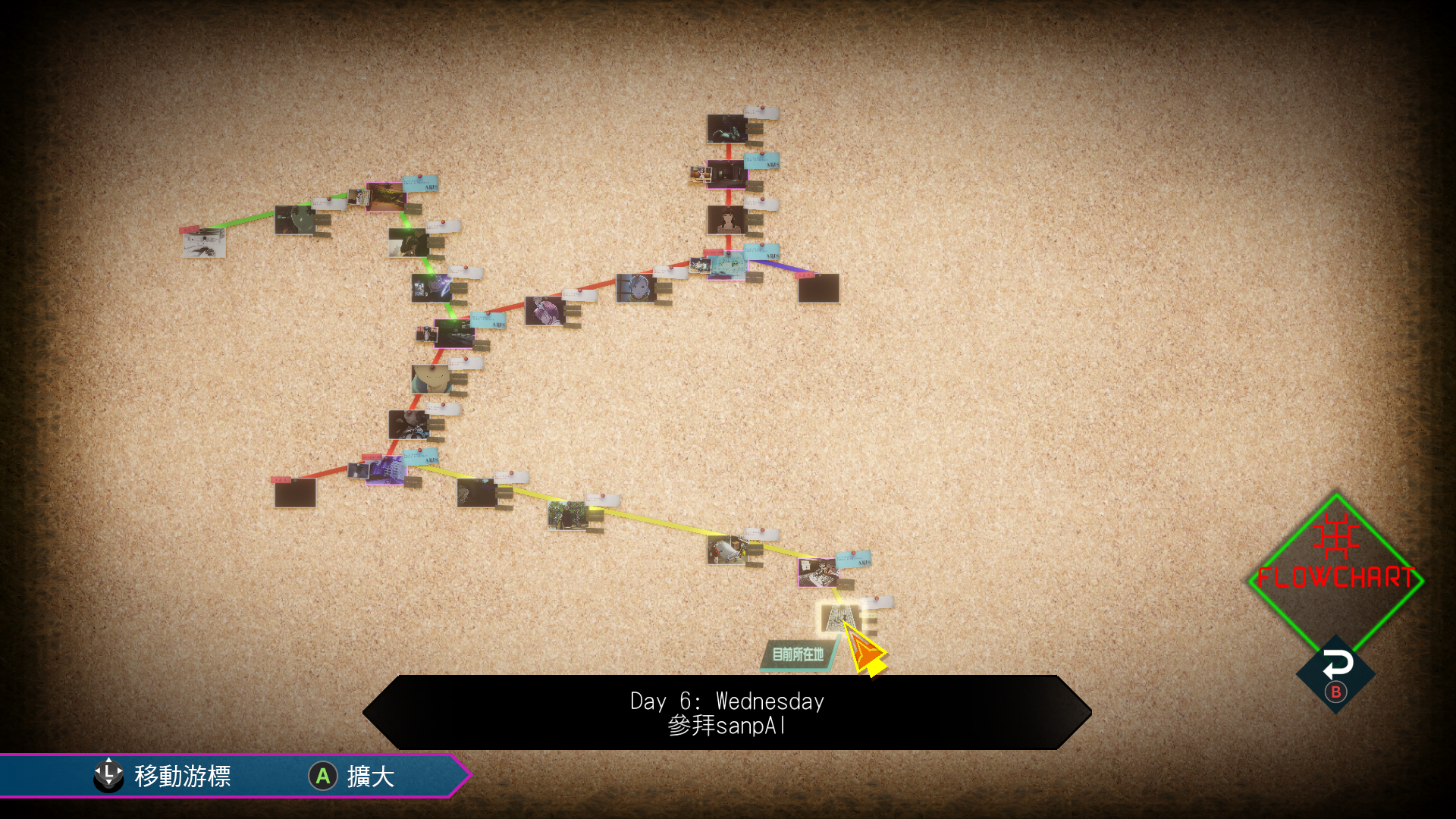Pick the pink-haired girl scene node

click(x=544, y=311)
